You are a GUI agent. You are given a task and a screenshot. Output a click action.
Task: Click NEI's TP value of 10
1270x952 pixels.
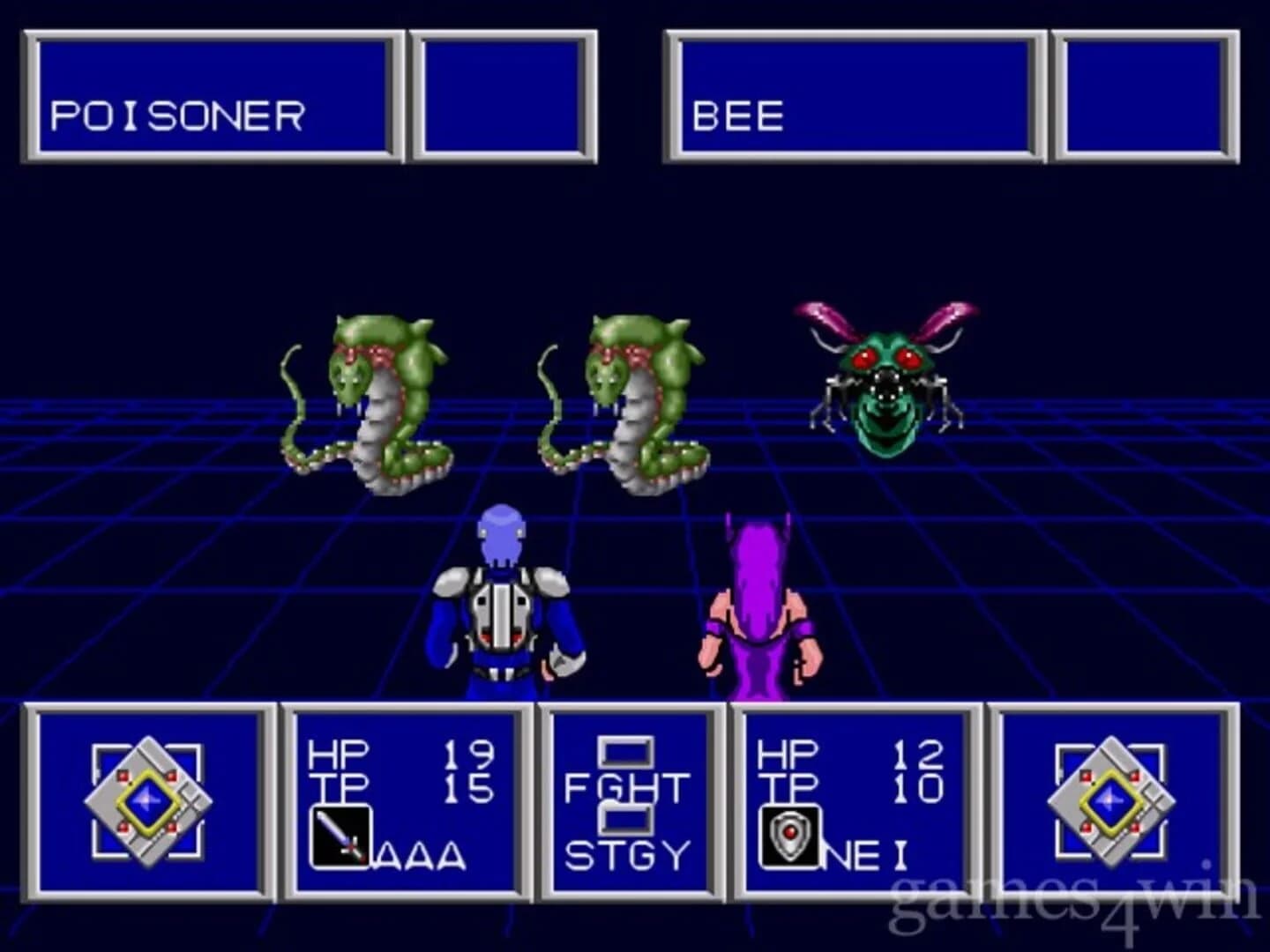coord(917,790)
